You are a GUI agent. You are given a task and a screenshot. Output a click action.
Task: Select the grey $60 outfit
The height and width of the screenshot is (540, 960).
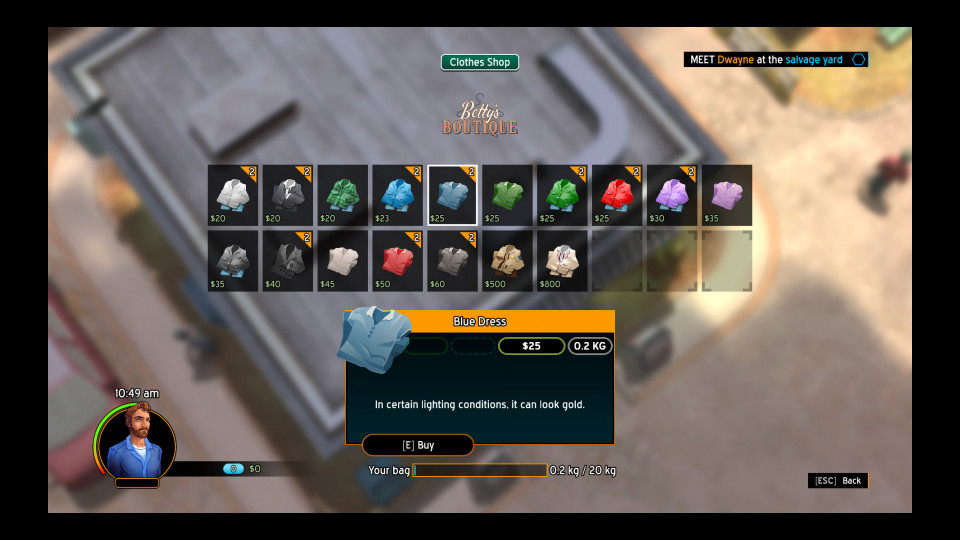tap(452, 261)
